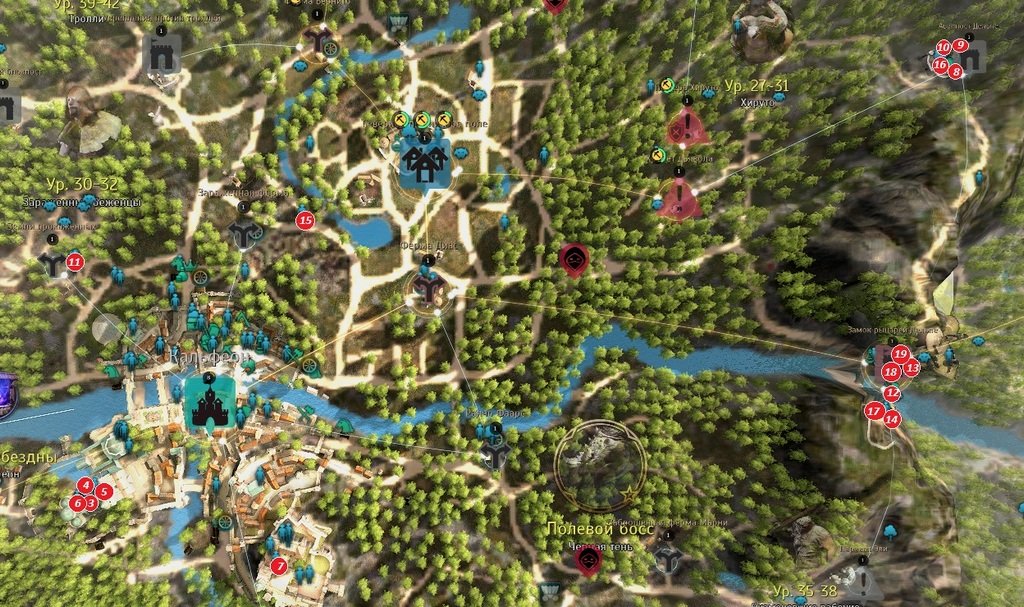Select red map marker number 5

[104, 491]
